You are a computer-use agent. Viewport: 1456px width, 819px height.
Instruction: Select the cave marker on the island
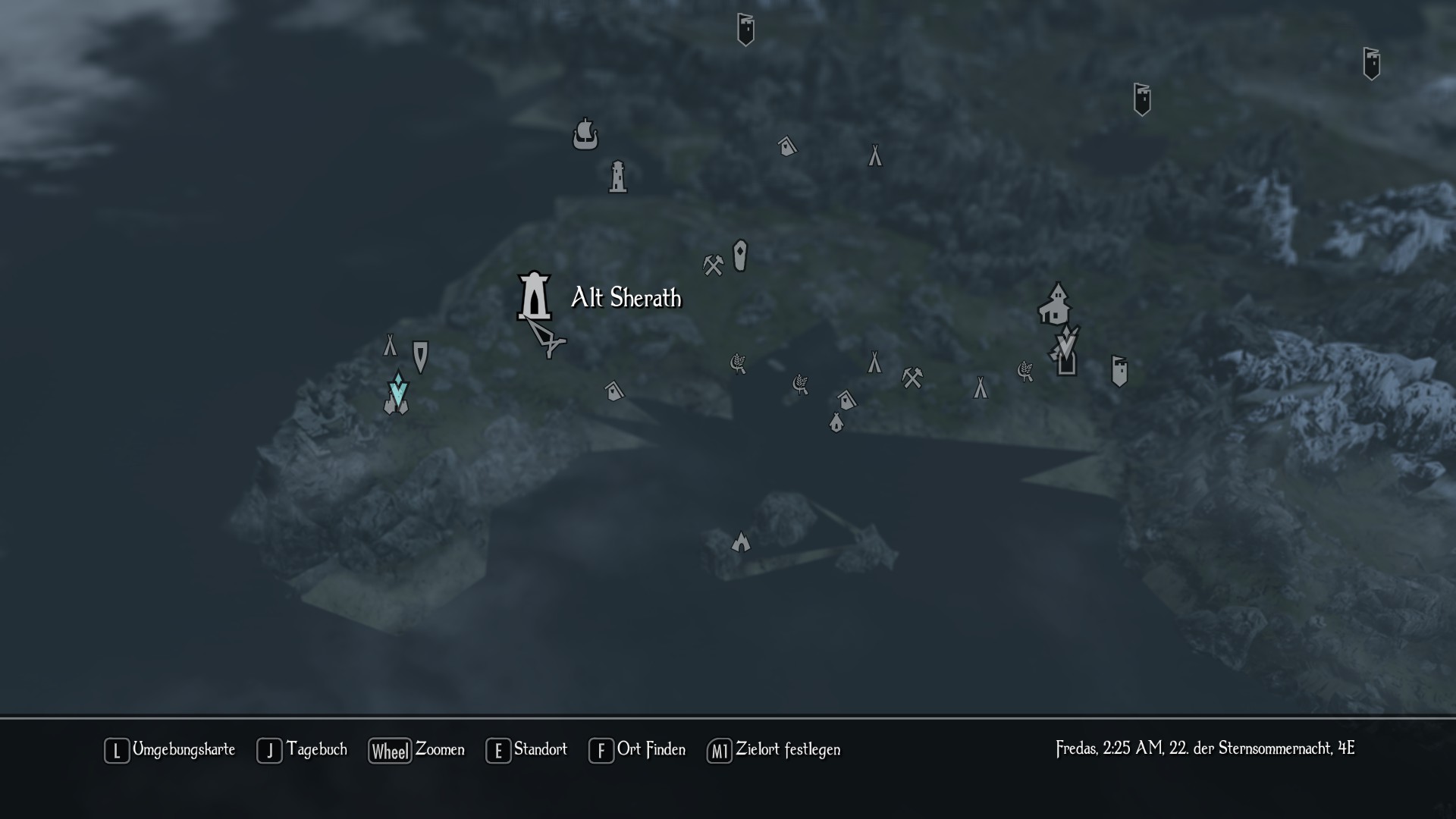point(740,541)
